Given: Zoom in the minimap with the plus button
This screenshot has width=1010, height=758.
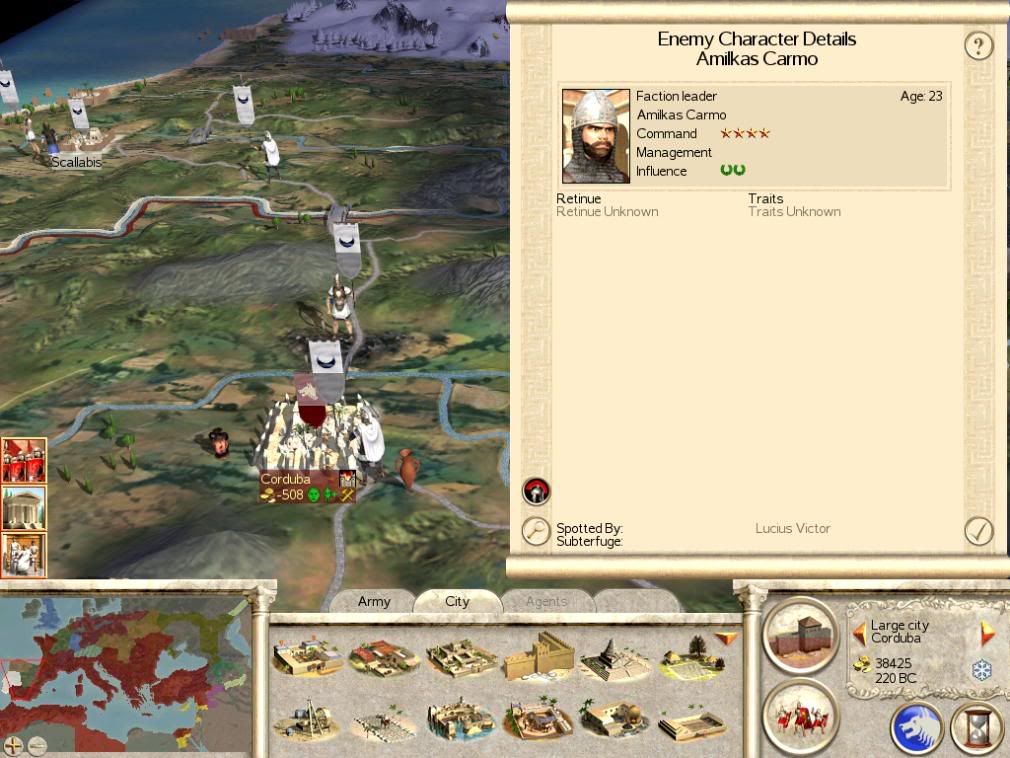Looking at the screenshot, I should pyautogui.click(x=14, y=744).
